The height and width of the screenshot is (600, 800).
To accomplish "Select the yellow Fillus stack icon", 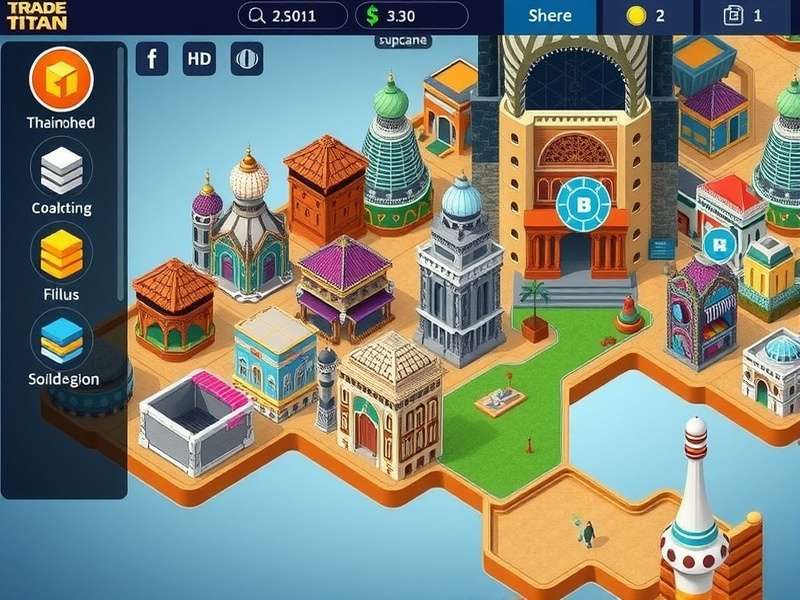I will coord(62,253).
